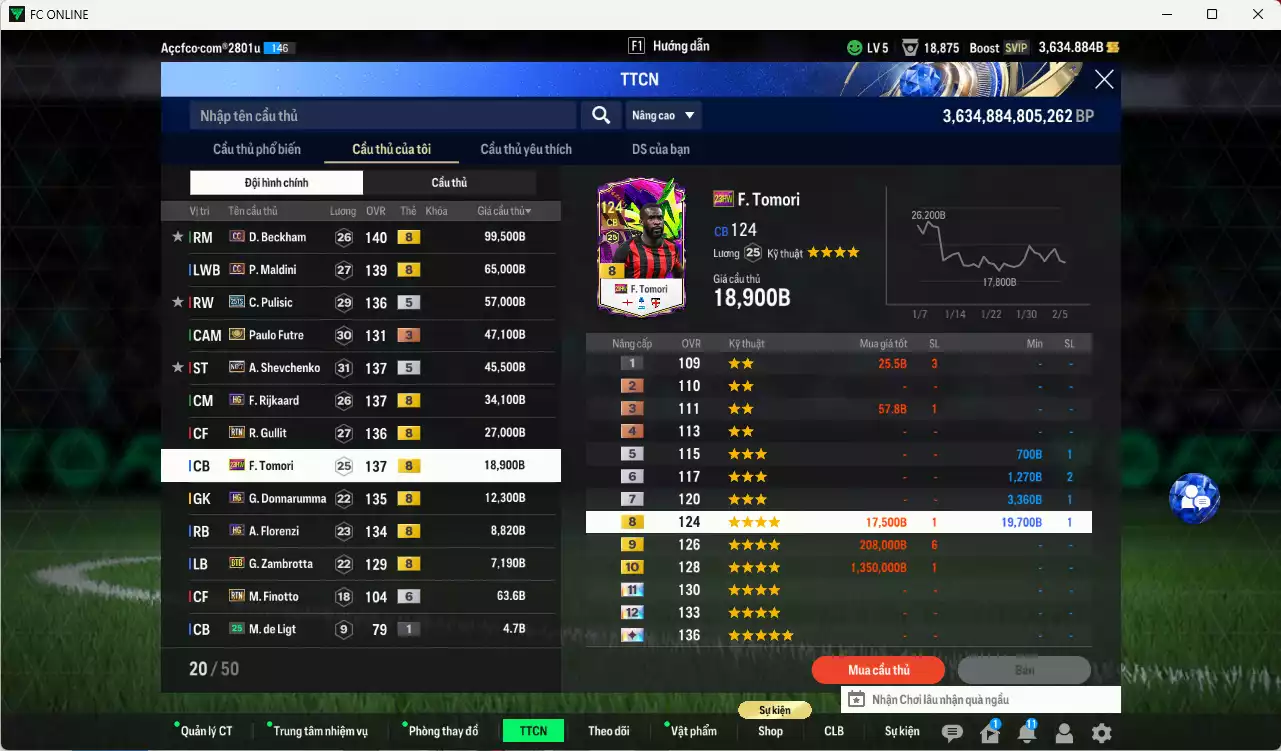Toggle the favorite star on C. Pulisic
The width and height of the screenshot is (1281, 751).
(177, 302)
